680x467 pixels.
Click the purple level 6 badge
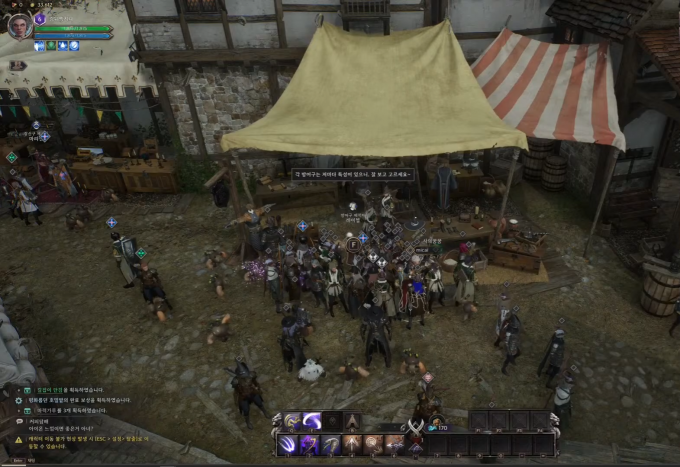(40, 18)
